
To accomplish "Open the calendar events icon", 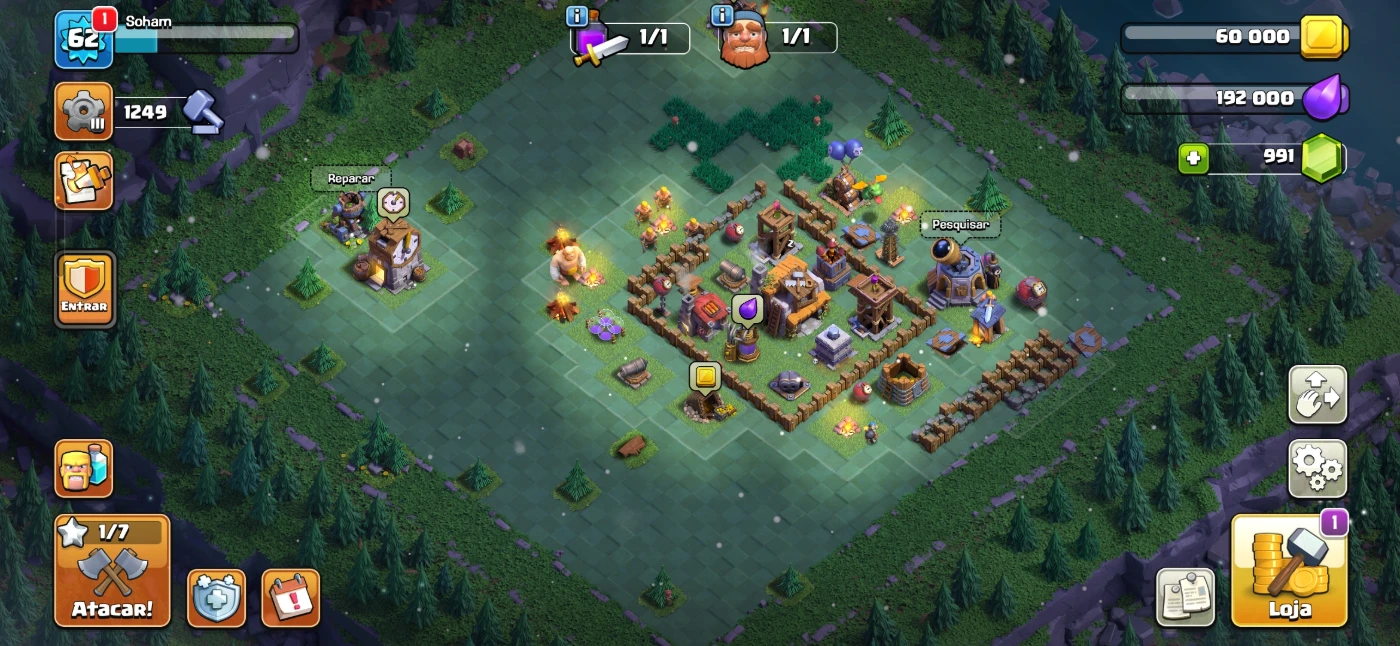I will tap(291, 597).
